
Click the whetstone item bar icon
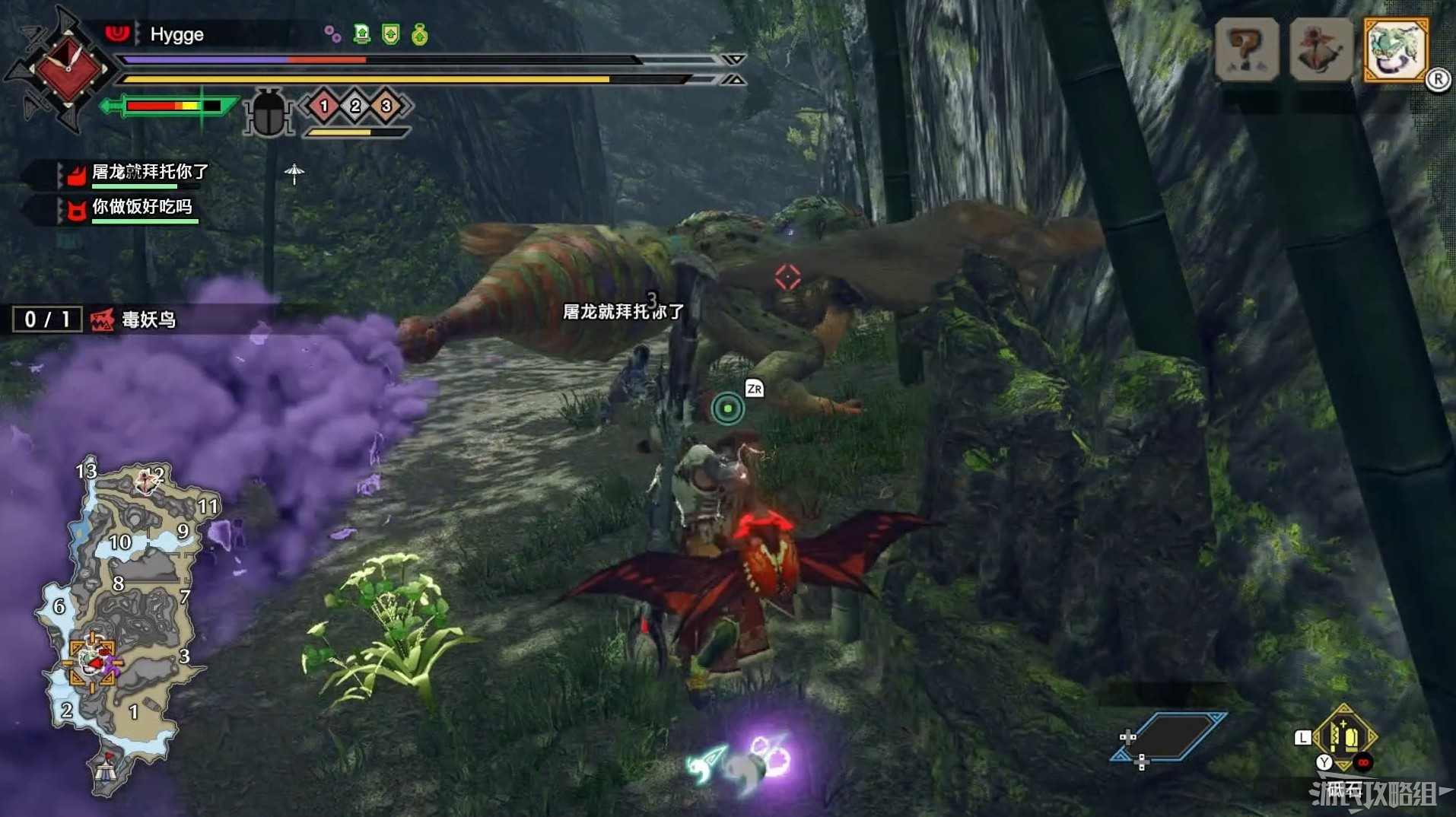point(1343,737)
